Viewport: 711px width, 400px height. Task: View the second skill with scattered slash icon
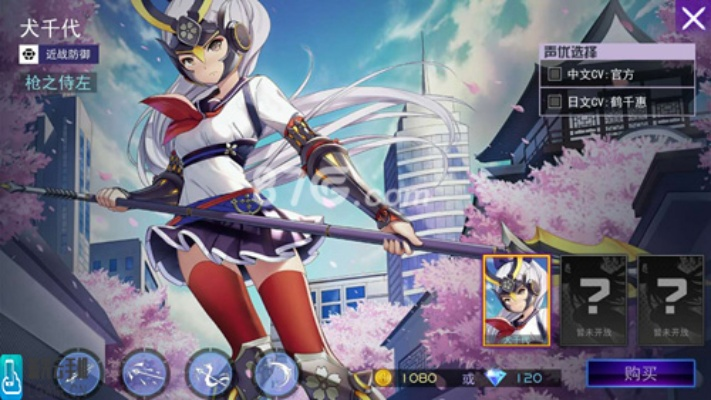[x=145, y=373]
